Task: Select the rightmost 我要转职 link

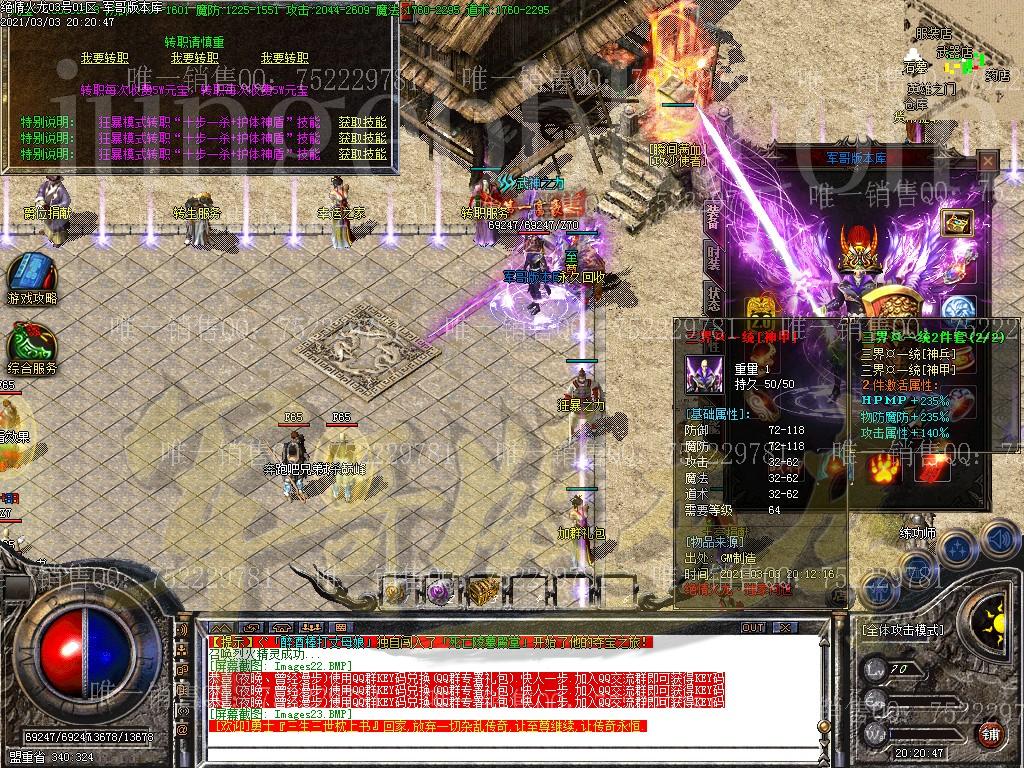Action: [284, 59]
